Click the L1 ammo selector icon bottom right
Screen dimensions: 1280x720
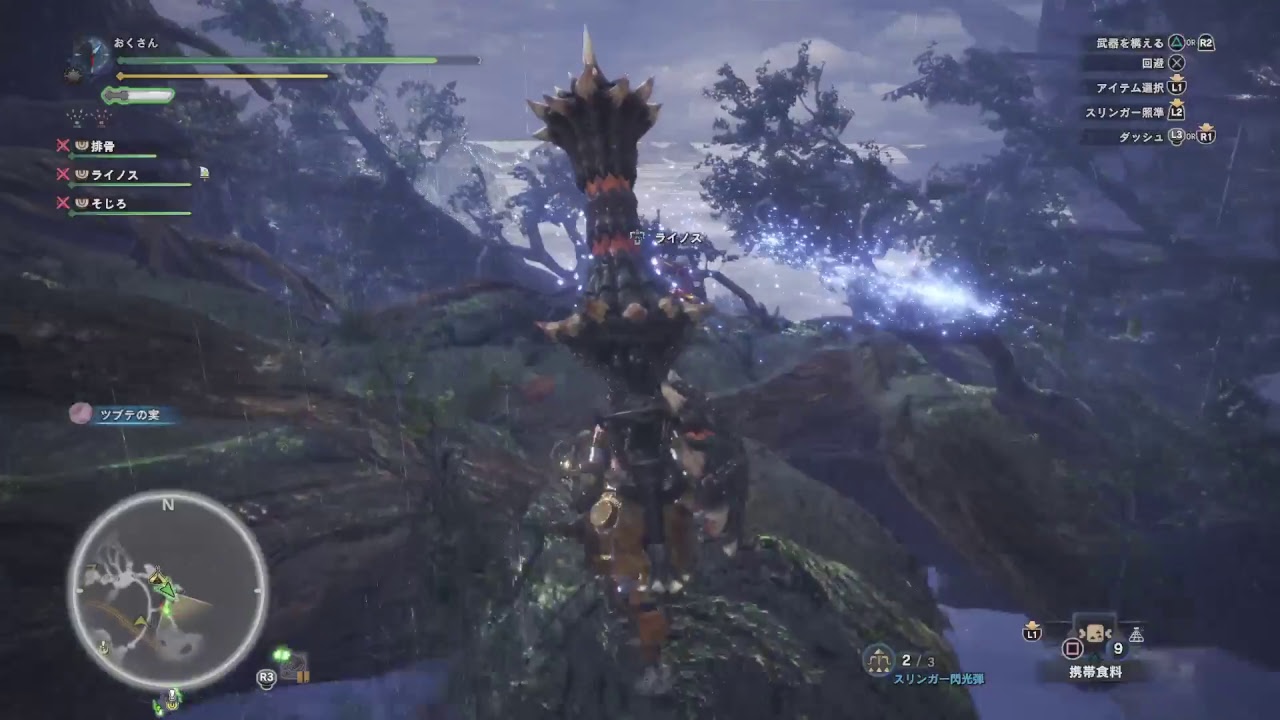pos(1032,633)
